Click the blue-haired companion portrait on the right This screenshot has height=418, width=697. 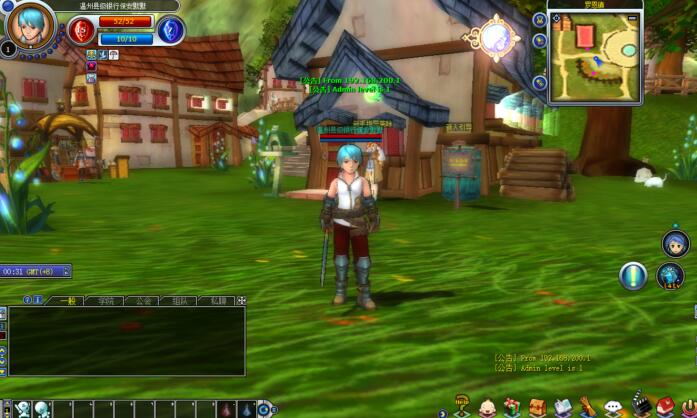pyautogui.click(x=676, y=243)
